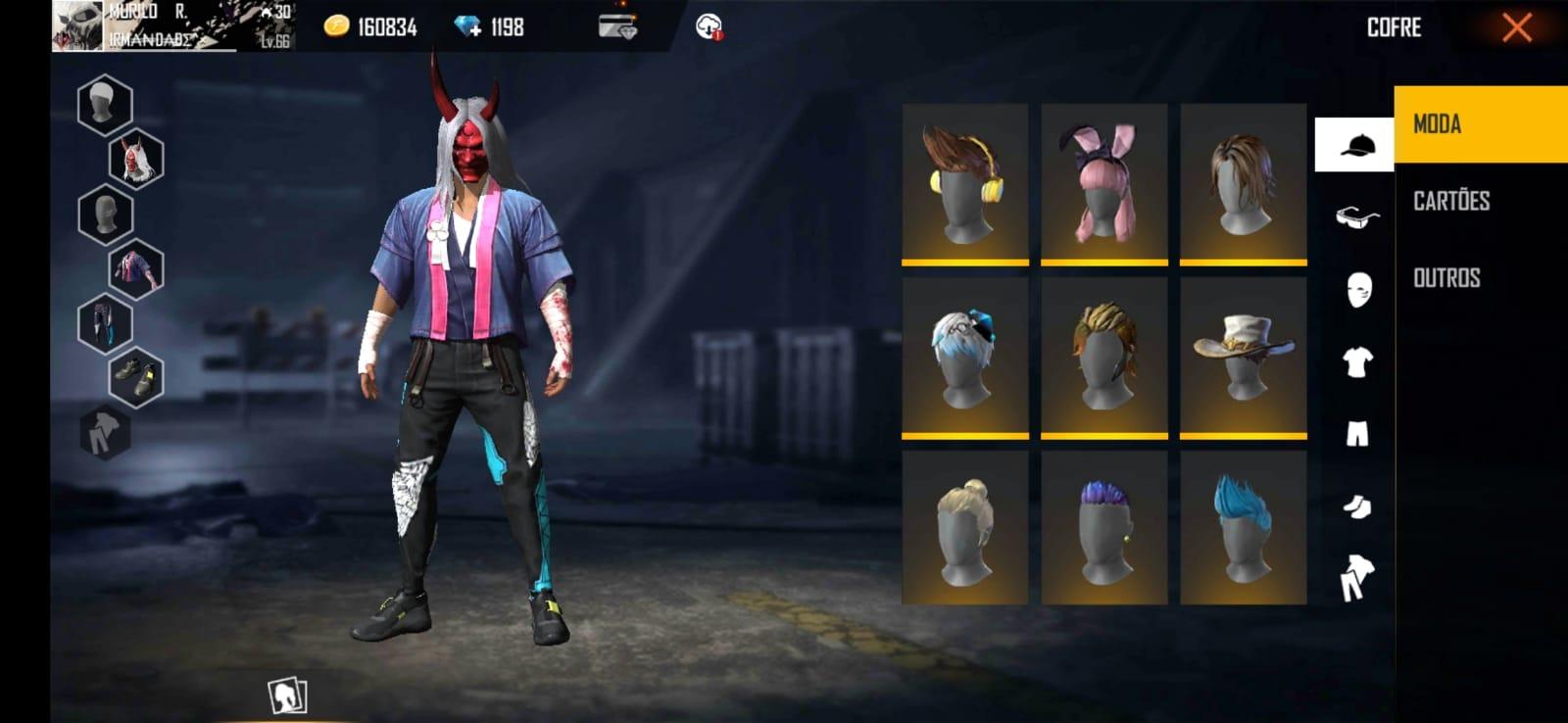Equip the pink hair with bunny ears

point(1103,184)
